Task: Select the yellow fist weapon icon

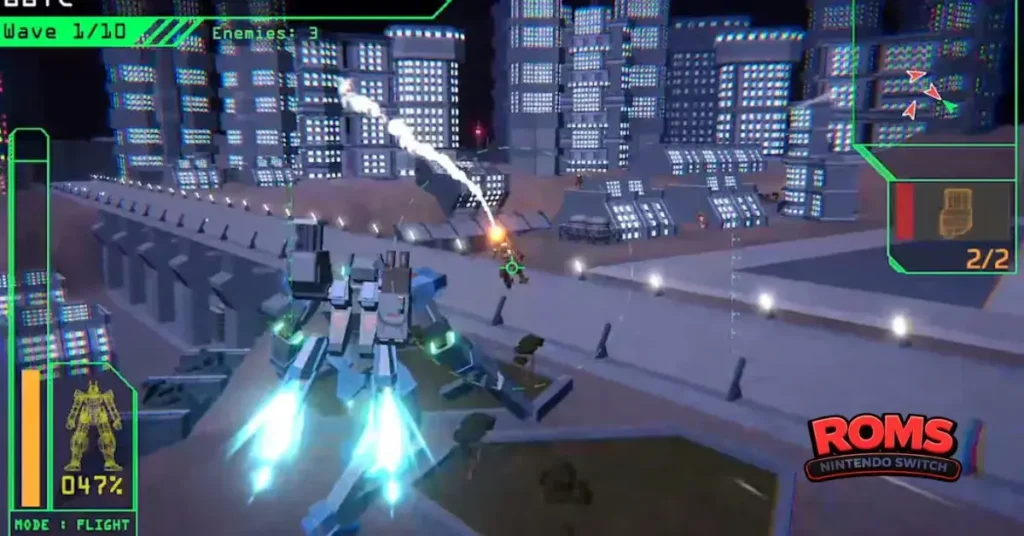Action: coord(957,212)
